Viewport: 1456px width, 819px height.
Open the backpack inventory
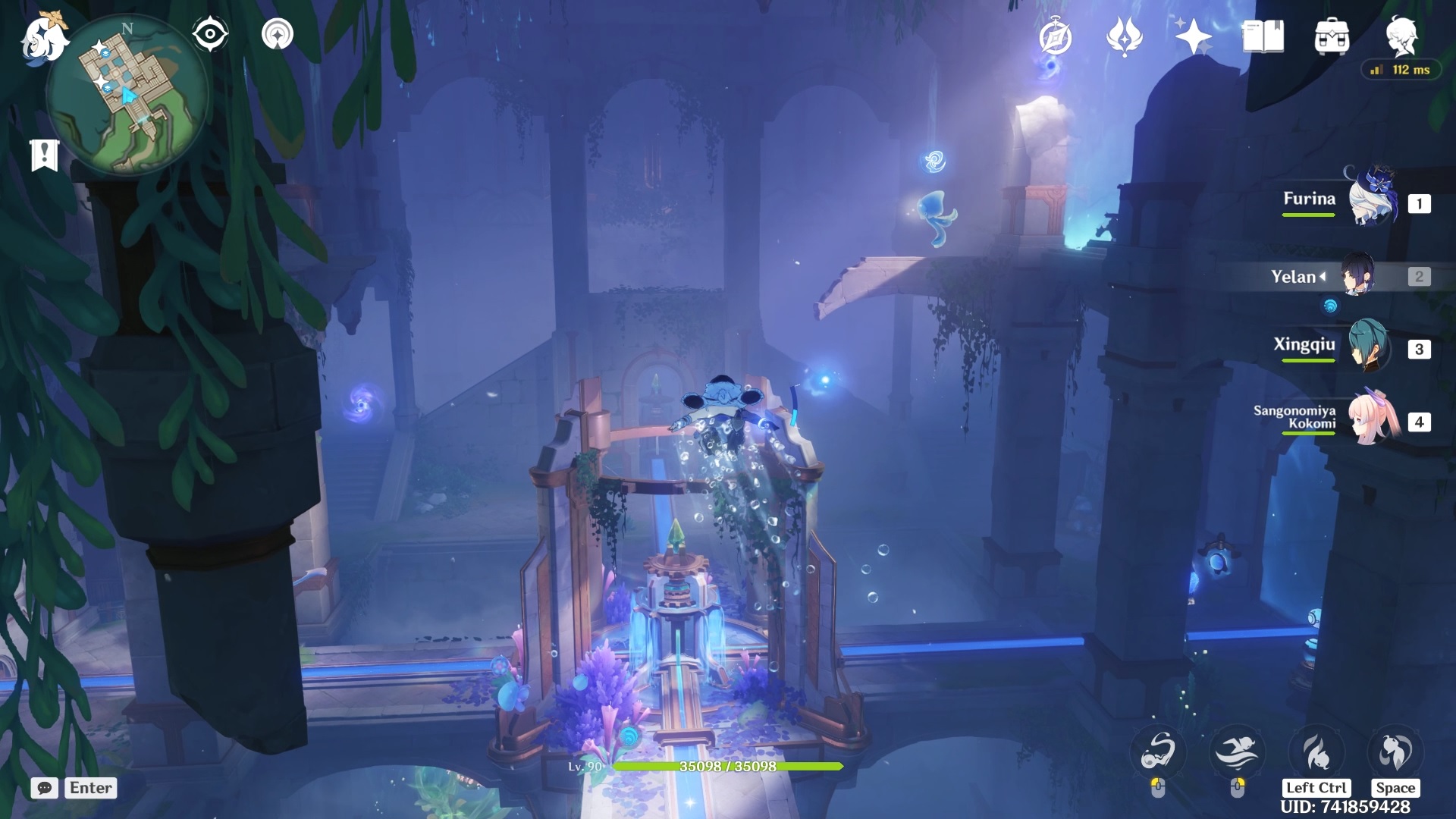(1332, 36)
